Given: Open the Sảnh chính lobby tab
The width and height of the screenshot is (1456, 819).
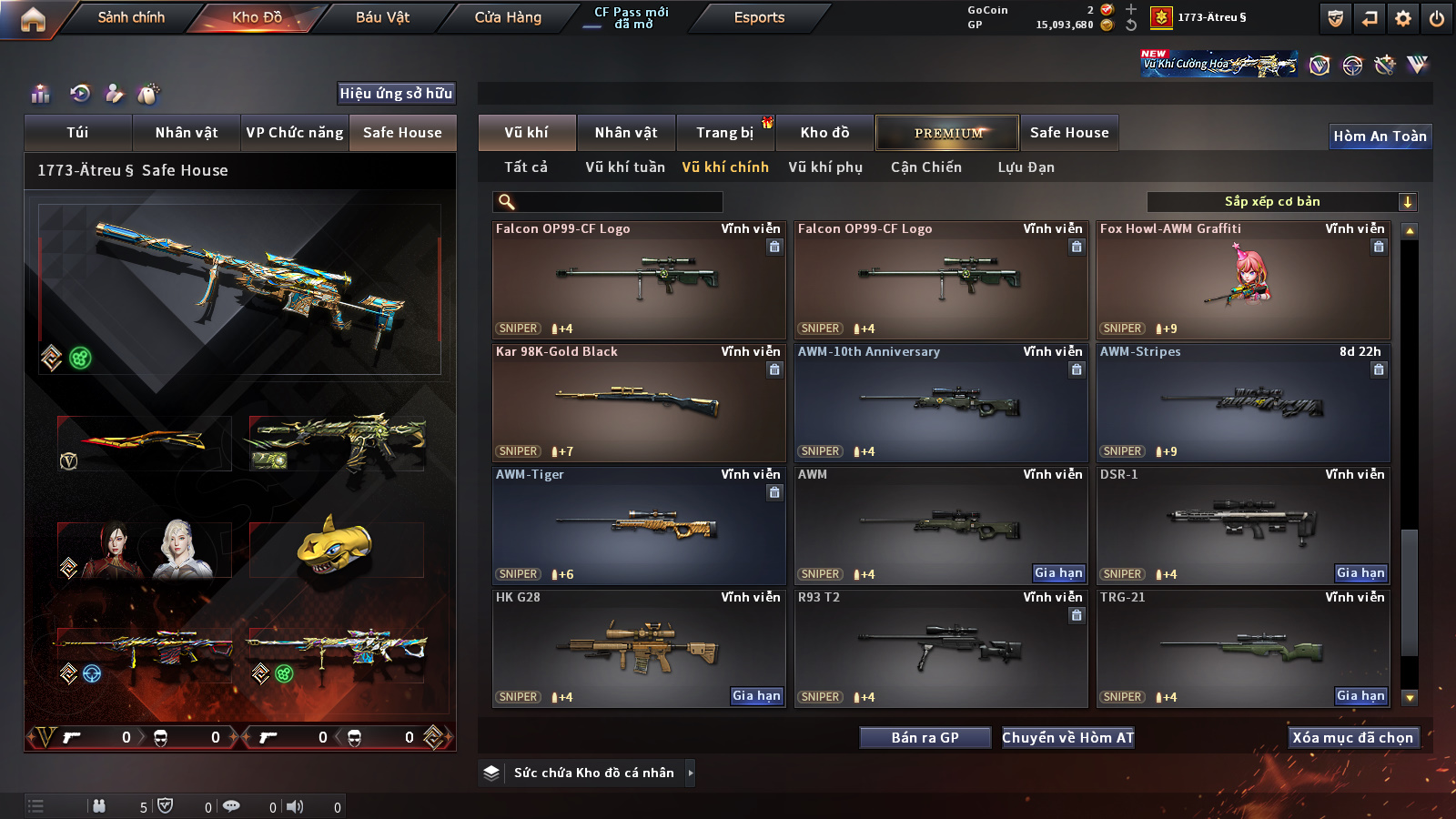Looking at the screenshot, I should (131, 17).
